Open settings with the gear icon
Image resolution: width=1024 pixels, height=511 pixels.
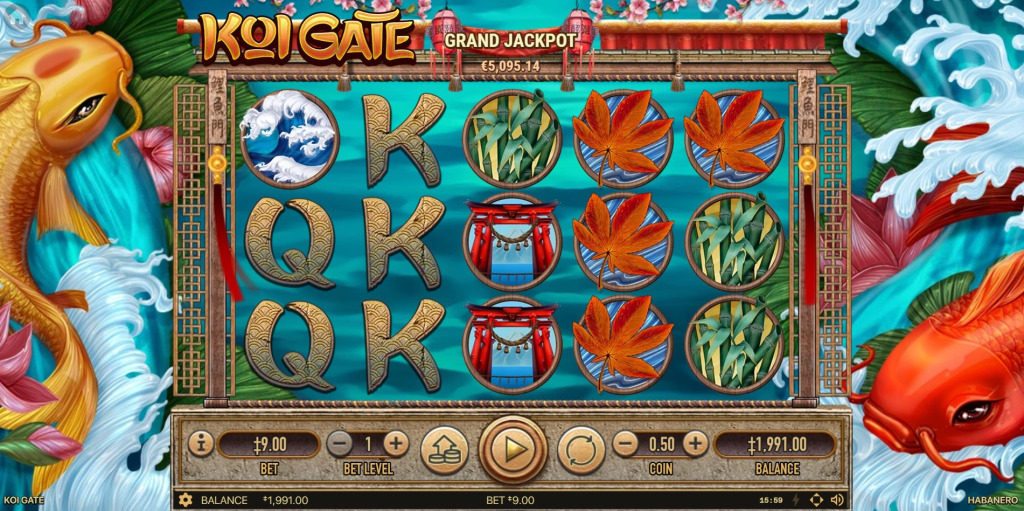coord(185,500)
